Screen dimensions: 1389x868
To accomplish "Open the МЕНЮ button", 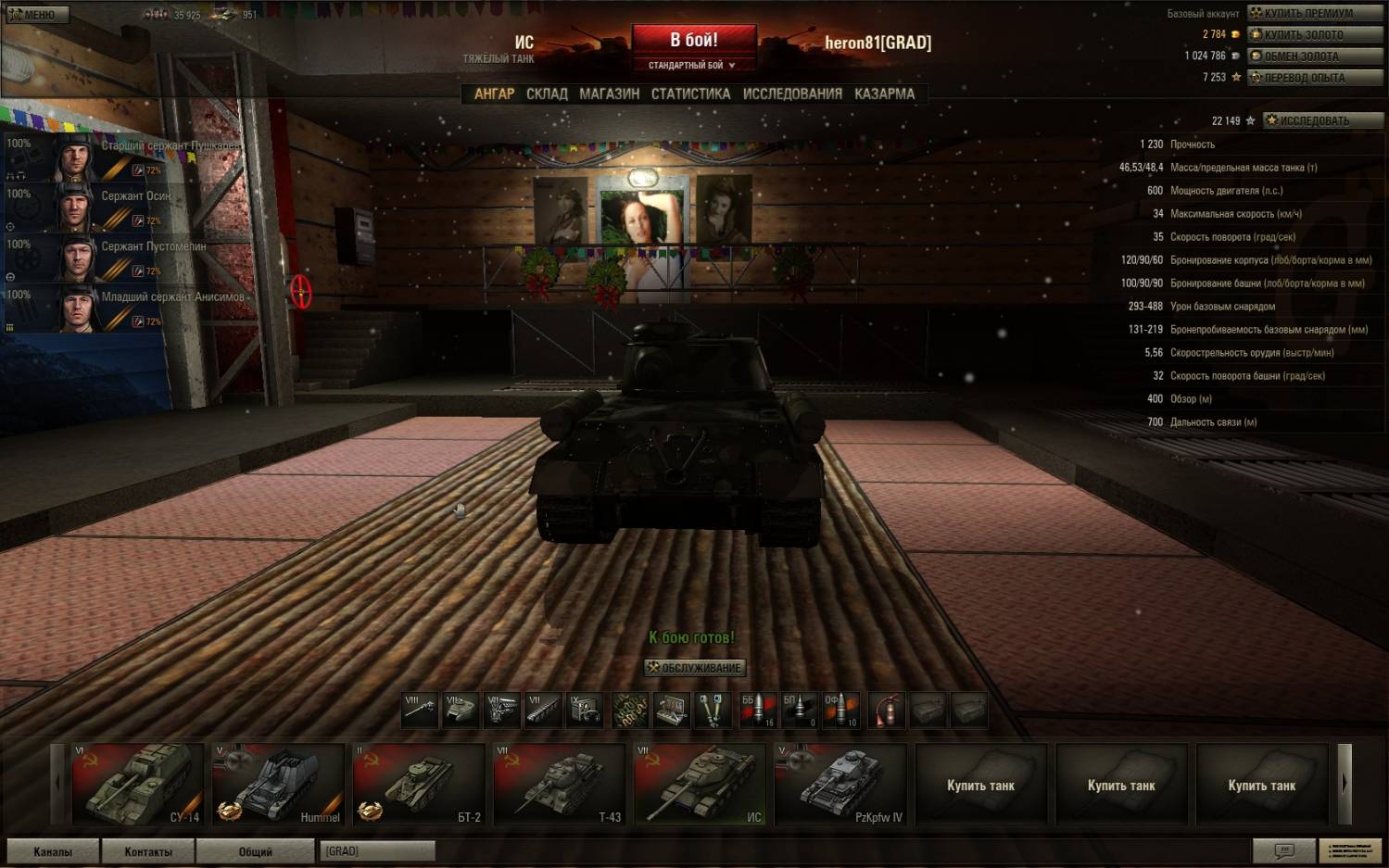I will [35, 14].
